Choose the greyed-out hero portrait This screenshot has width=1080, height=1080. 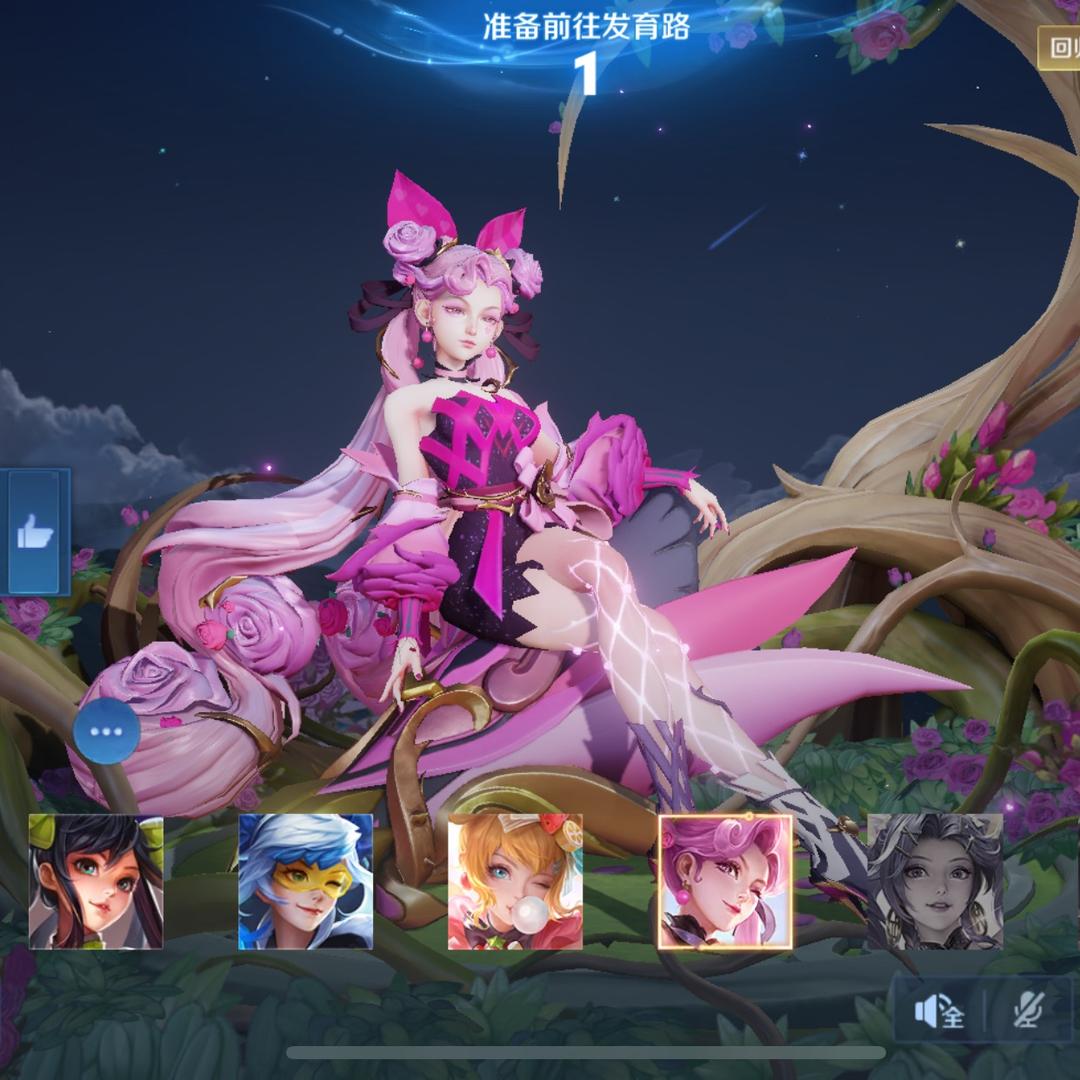(x=934, y=881)
